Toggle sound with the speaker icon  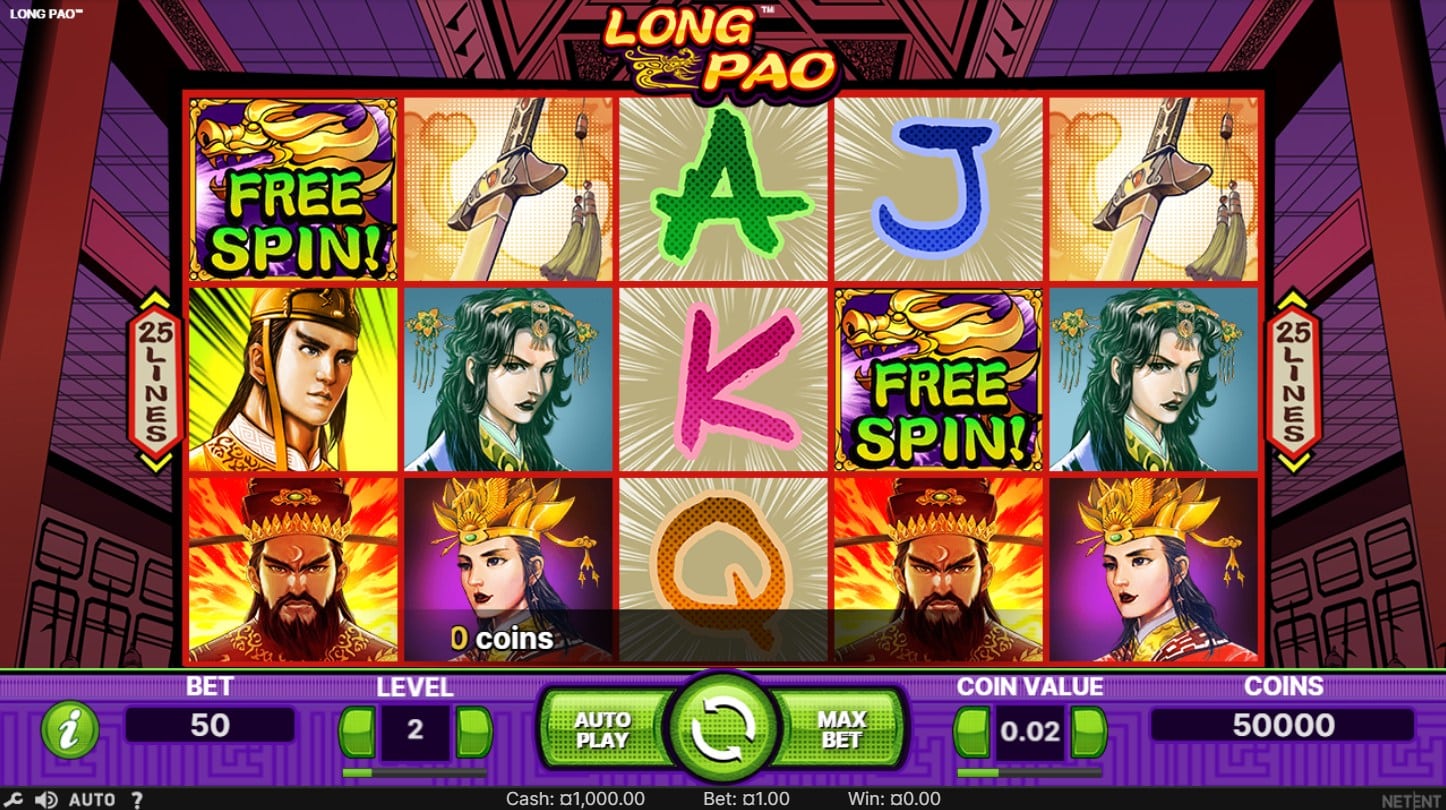(x=46, y=800)
